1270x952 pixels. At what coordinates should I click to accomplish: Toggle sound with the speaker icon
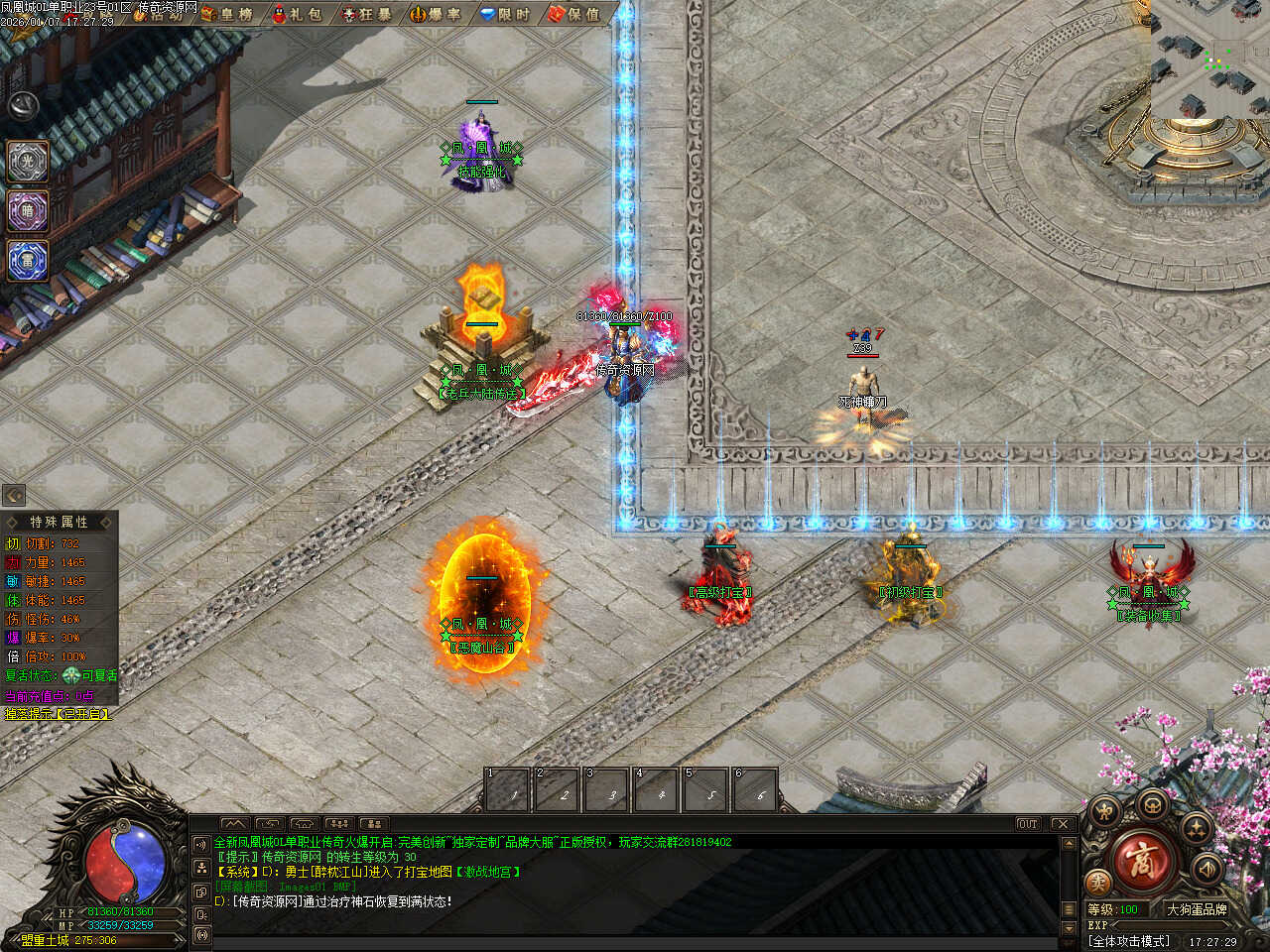coord(1207,868)
